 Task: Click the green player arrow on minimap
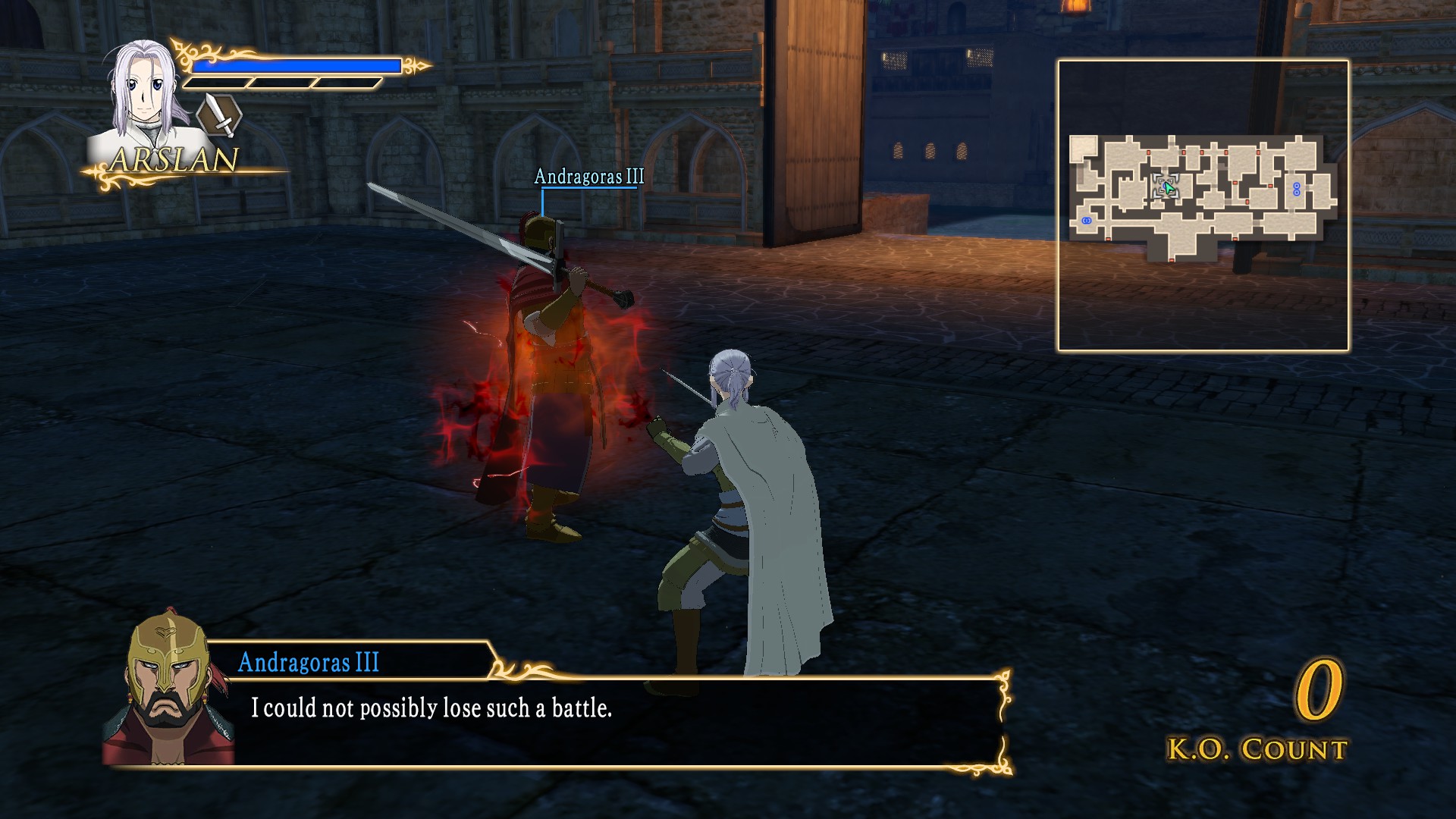point(1169,187)
